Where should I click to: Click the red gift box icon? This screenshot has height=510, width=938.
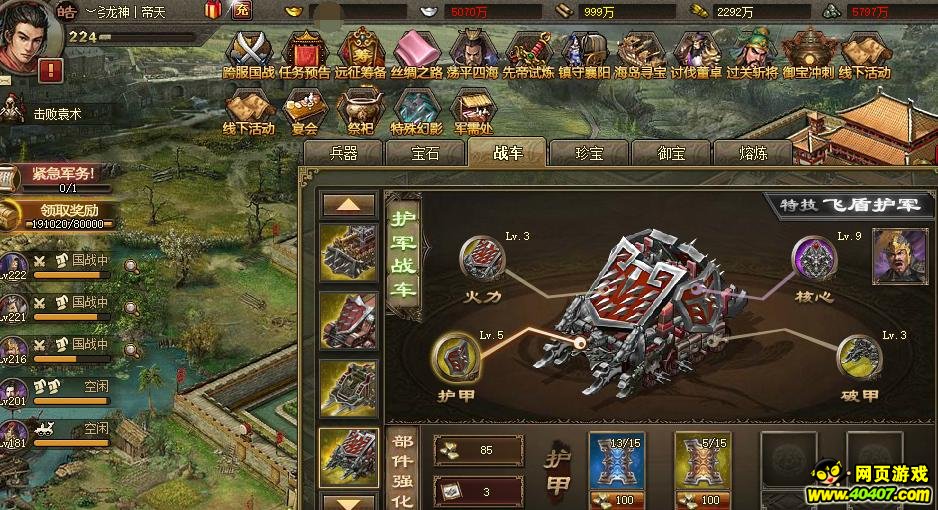[212, 11]
